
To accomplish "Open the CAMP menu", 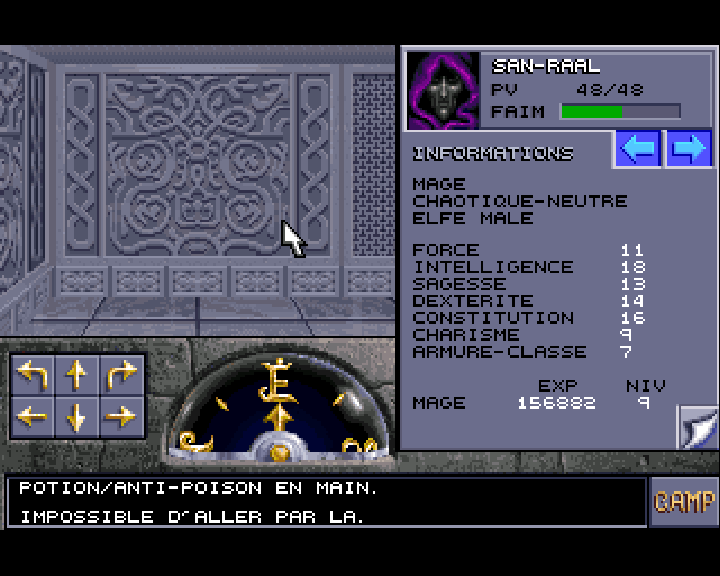I will coord(685,502).
